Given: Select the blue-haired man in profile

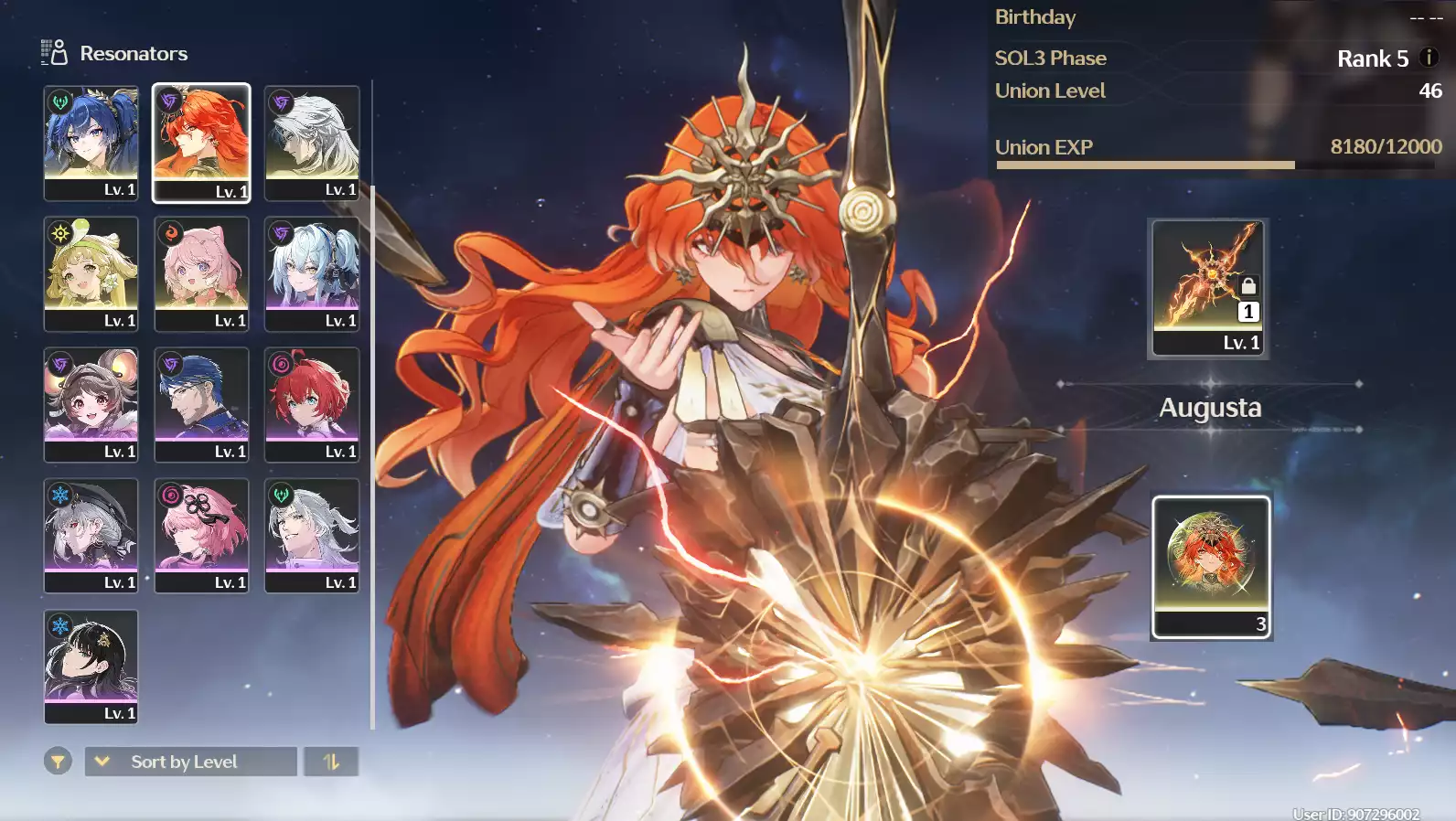Looking at the screenshot, I should coord(201,403).
